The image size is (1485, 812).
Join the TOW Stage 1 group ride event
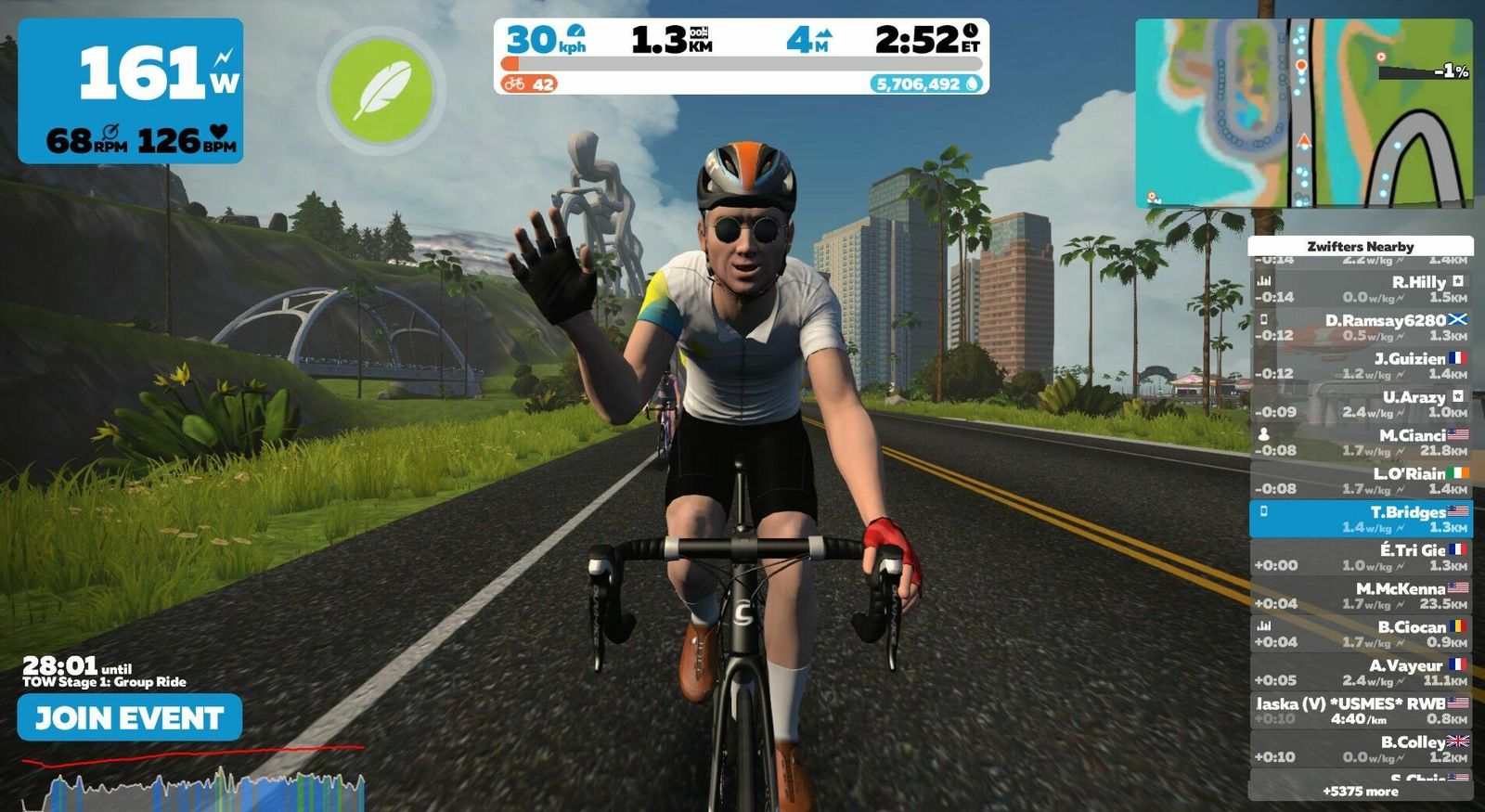pos(130,717)
